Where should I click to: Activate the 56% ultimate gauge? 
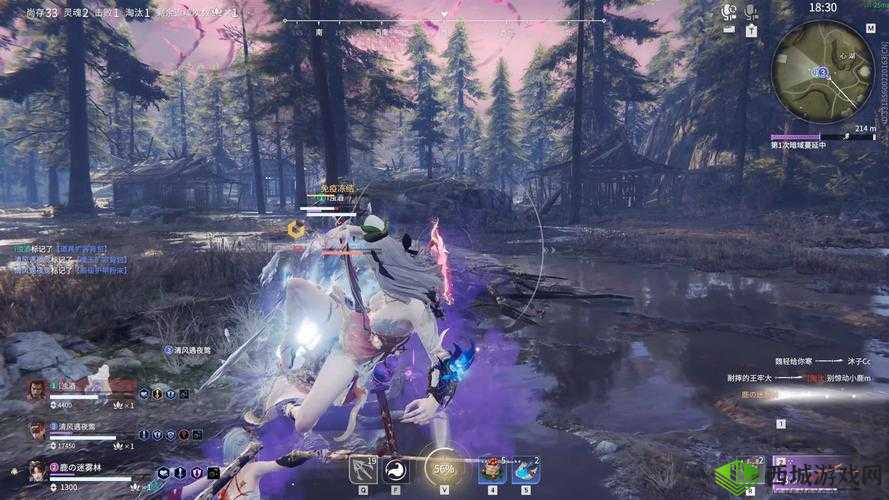[x=443, y=467]
